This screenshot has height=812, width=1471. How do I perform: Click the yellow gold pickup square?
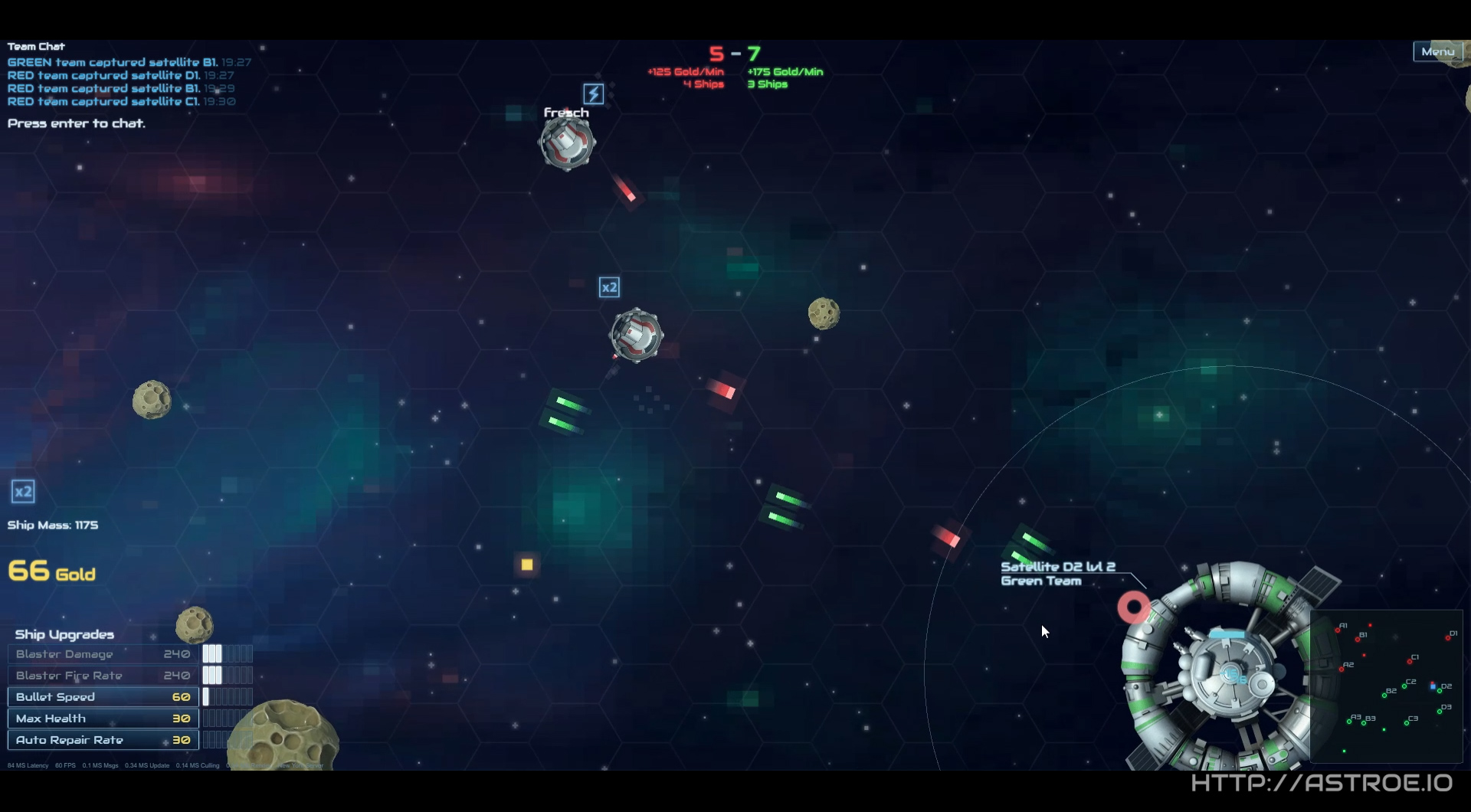(x=526, y=565)
